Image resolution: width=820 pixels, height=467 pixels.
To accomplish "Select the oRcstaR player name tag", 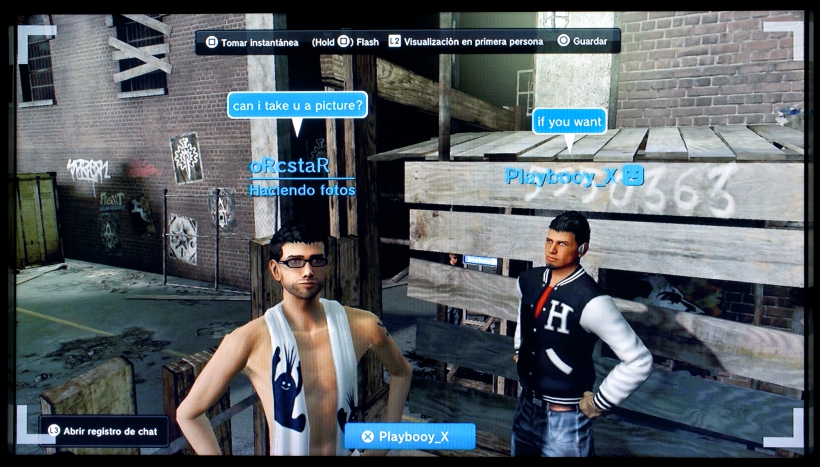I will tap(289, 165).
